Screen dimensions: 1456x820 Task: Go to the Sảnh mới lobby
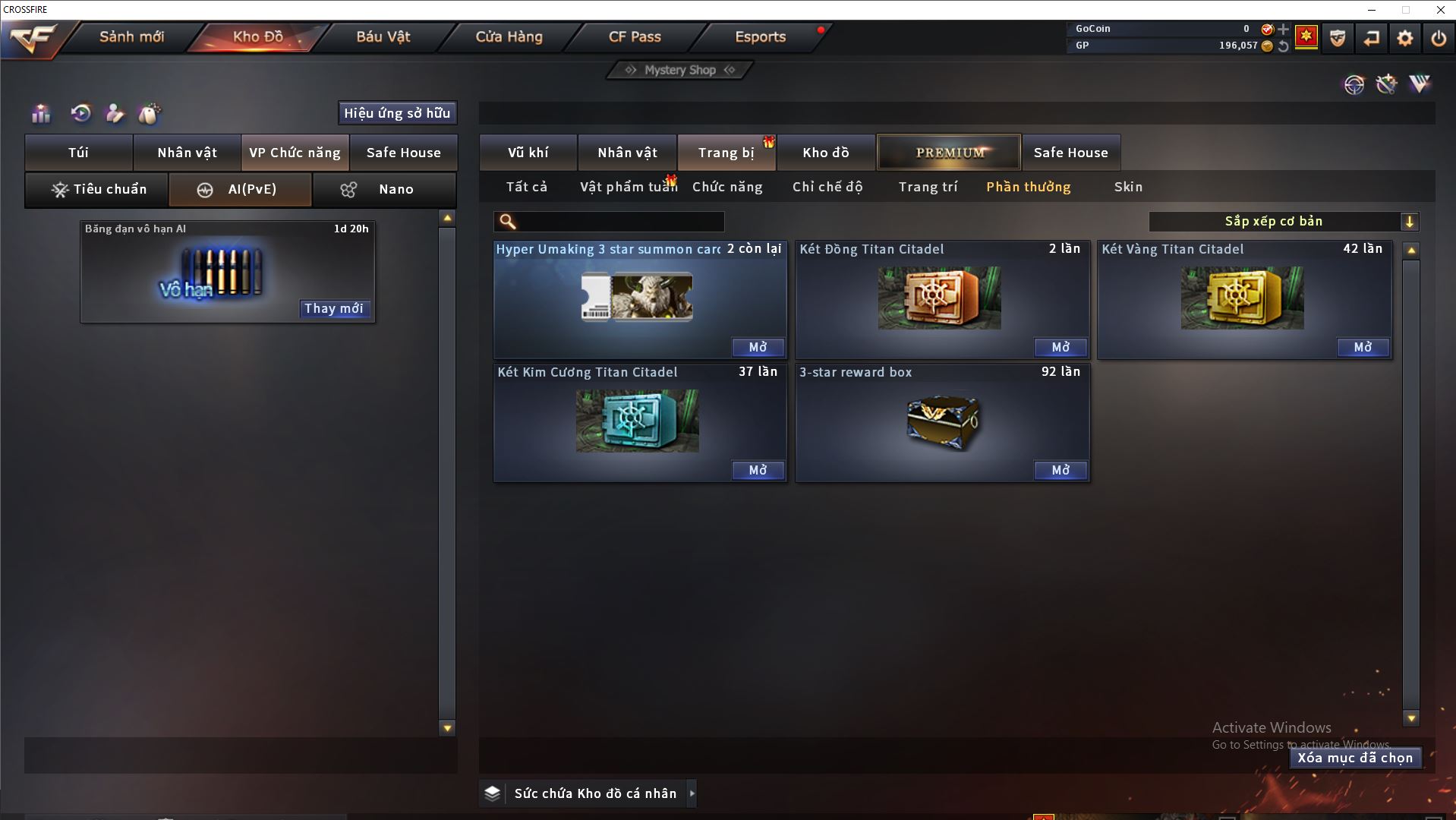131,36
